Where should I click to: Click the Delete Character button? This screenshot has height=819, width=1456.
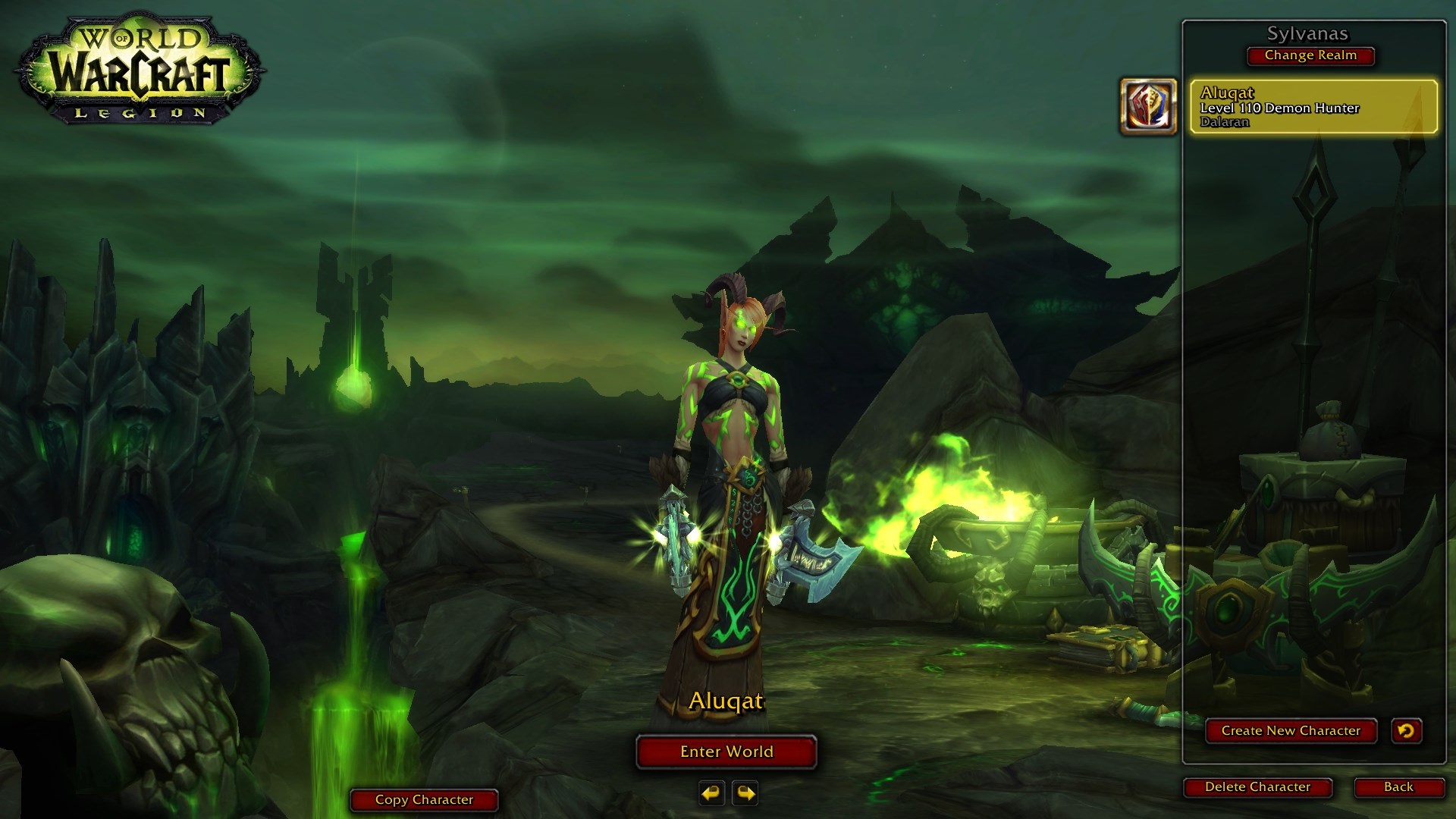coord(1257,787)
